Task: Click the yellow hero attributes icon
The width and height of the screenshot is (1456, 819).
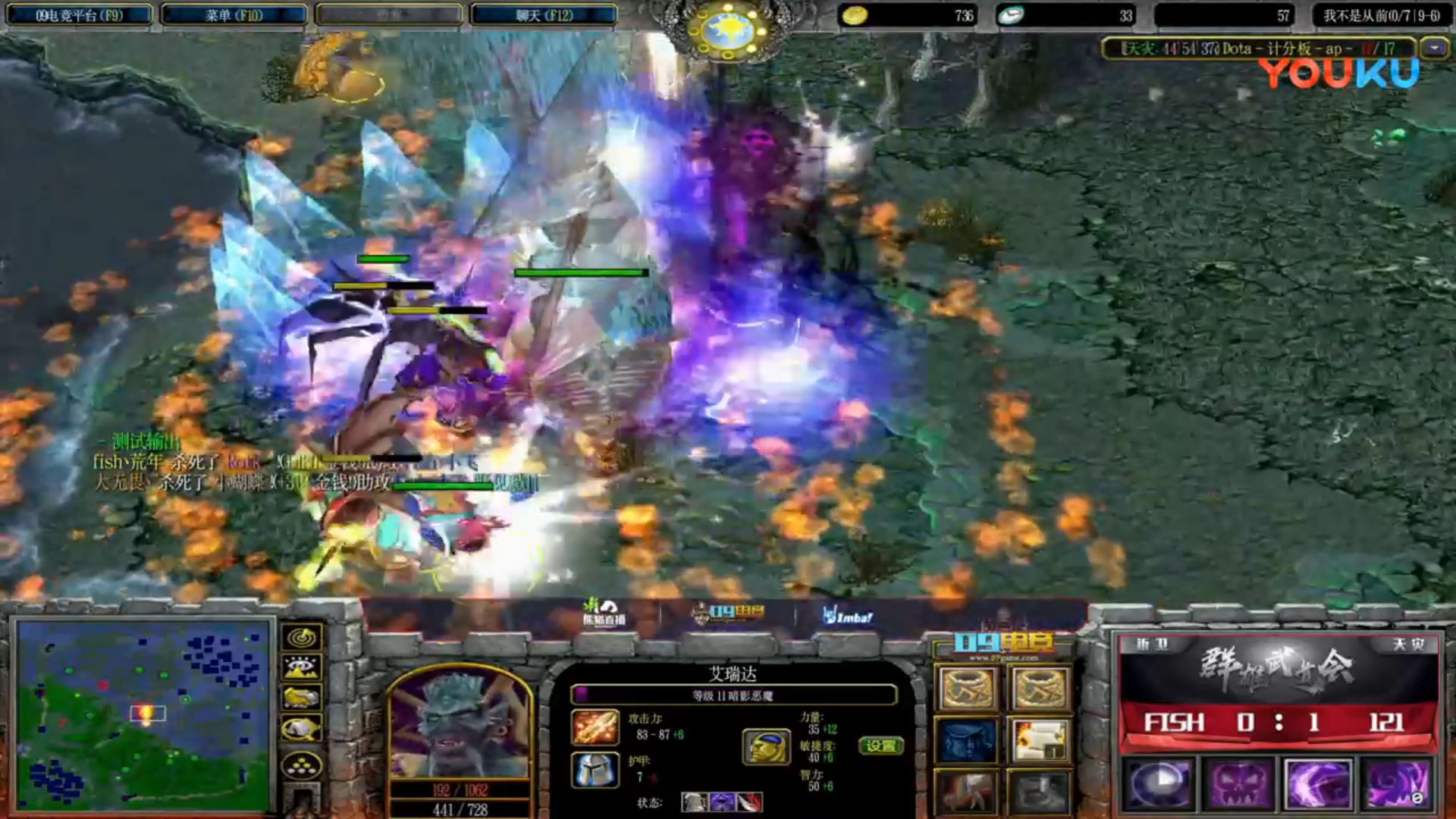Action: click(x=766, y=746)
